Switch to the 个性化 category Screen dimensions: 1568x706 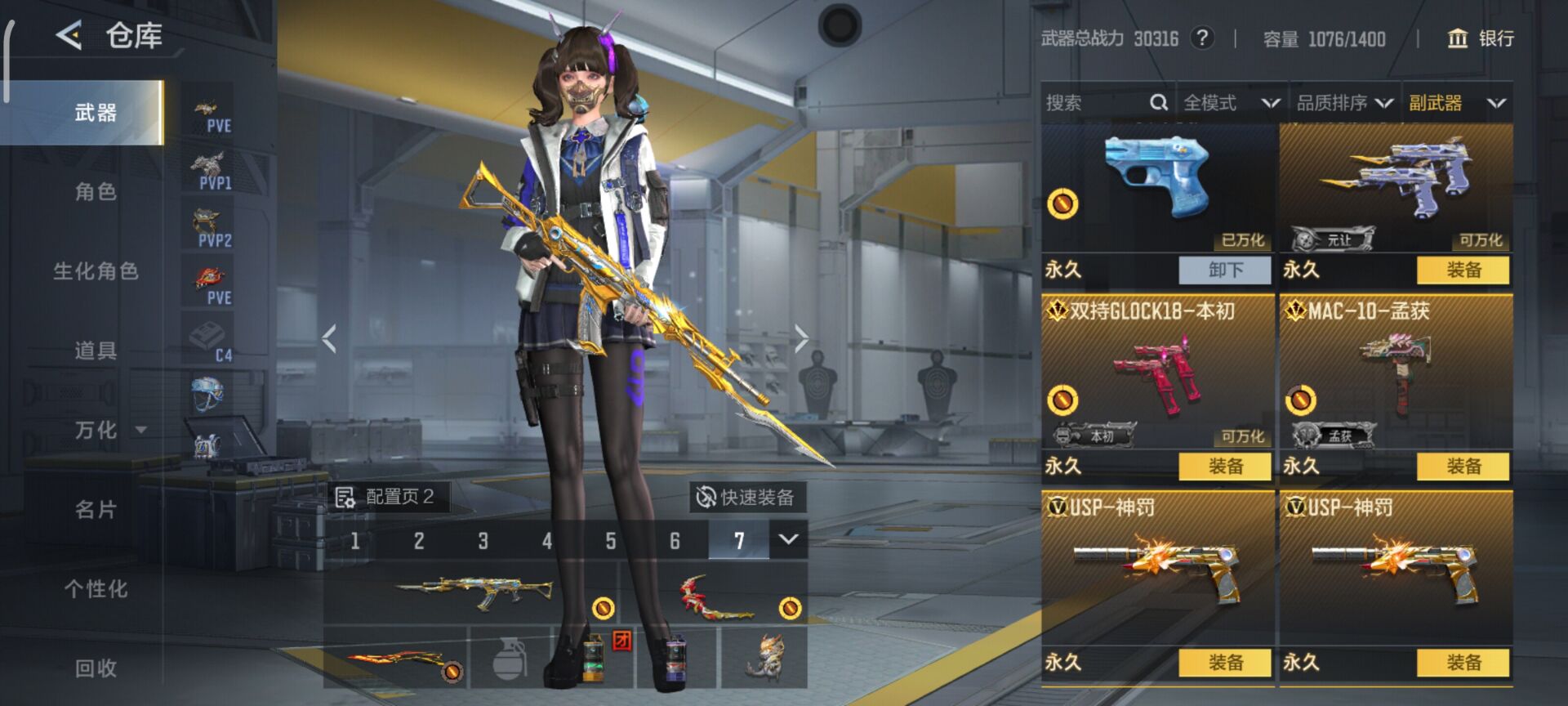(96, 589)
